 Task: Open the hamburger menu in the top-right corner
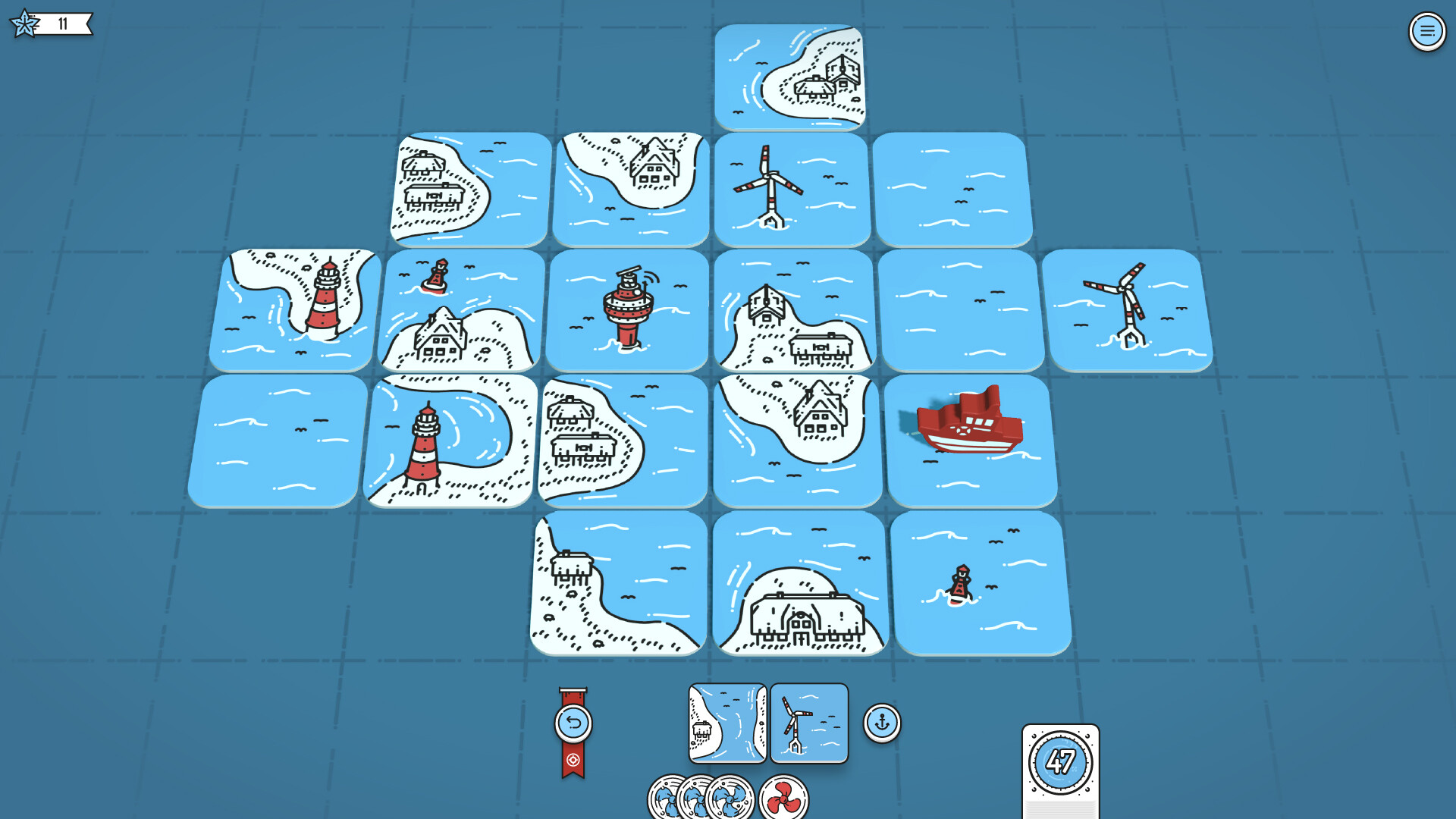(x=1428, y=32)
